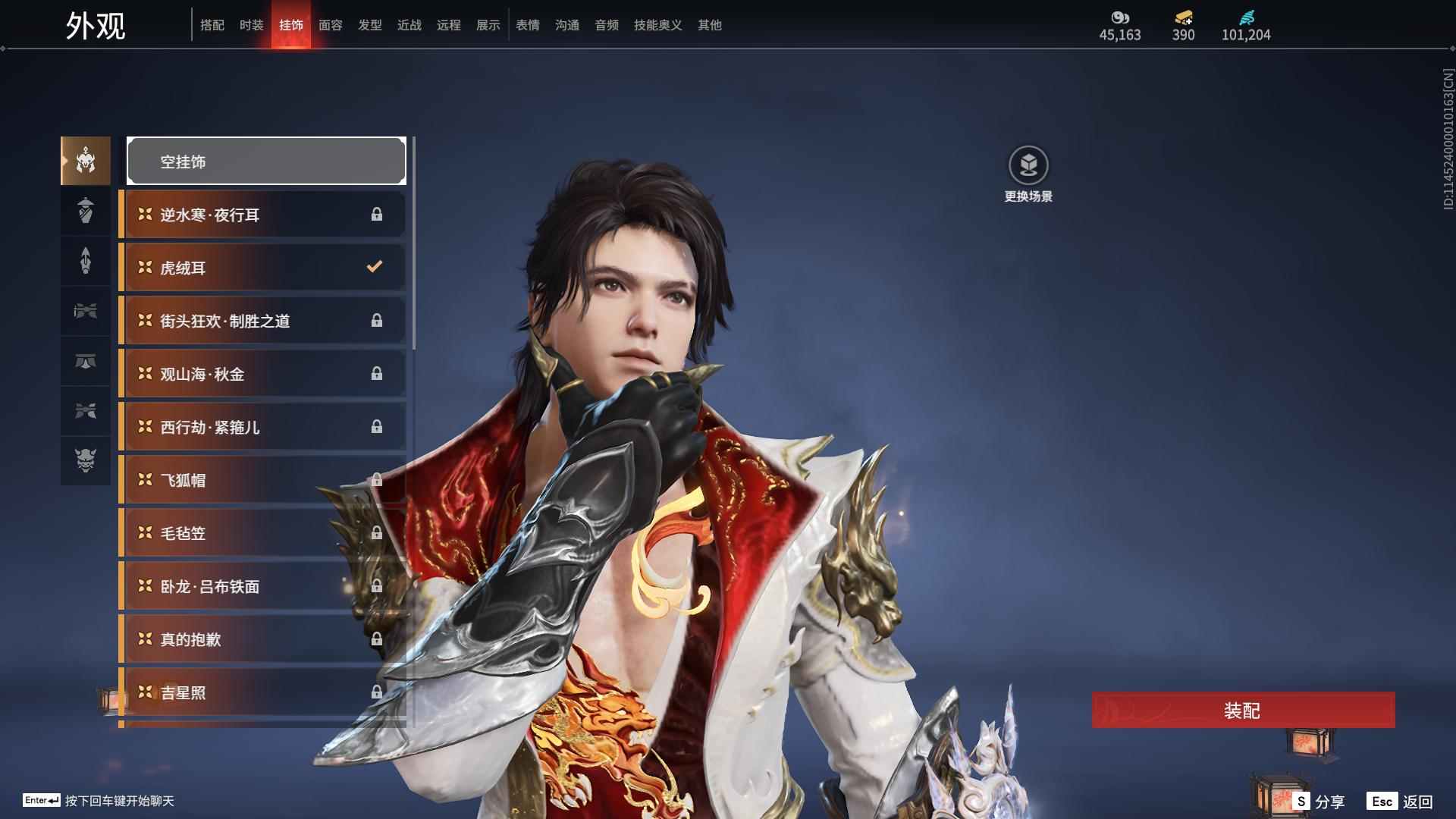Viewport: 1456px width, 819px height.
Task: Pick the 虎绒耳 accessory row
Action: click(x=262, y=268)
